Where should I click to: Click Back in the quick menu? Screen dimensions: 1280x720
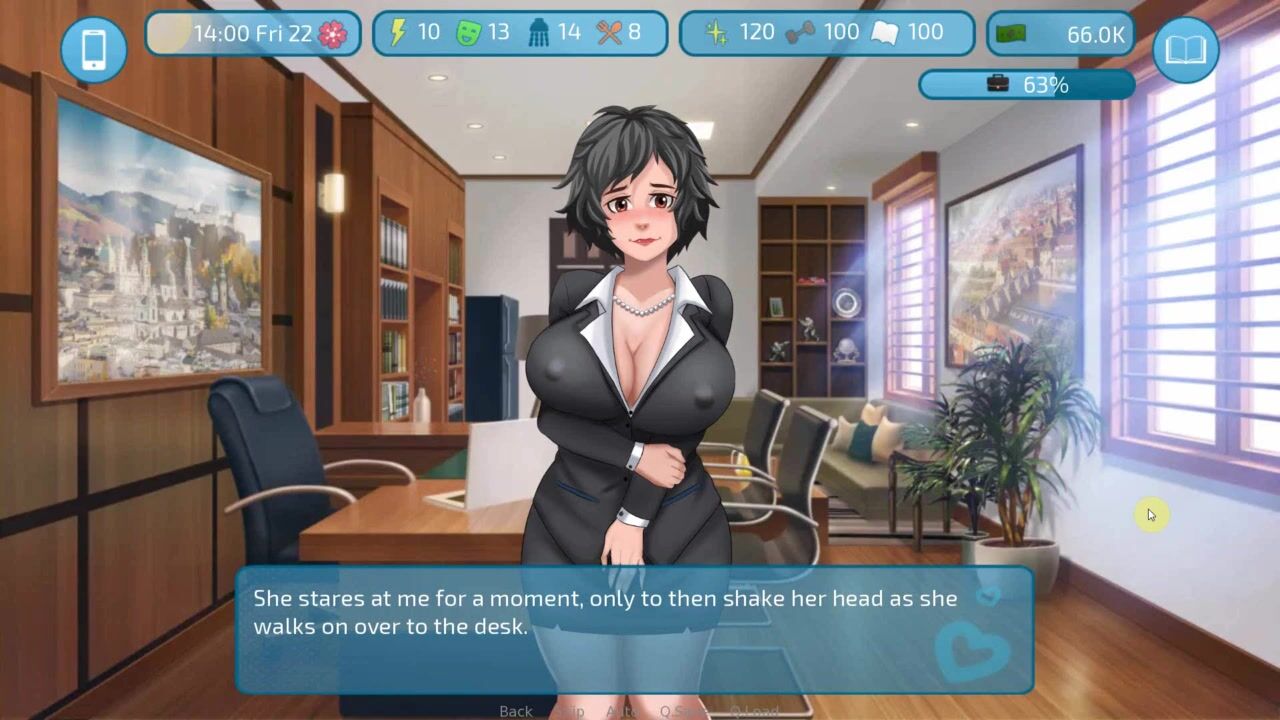(516, 711)
